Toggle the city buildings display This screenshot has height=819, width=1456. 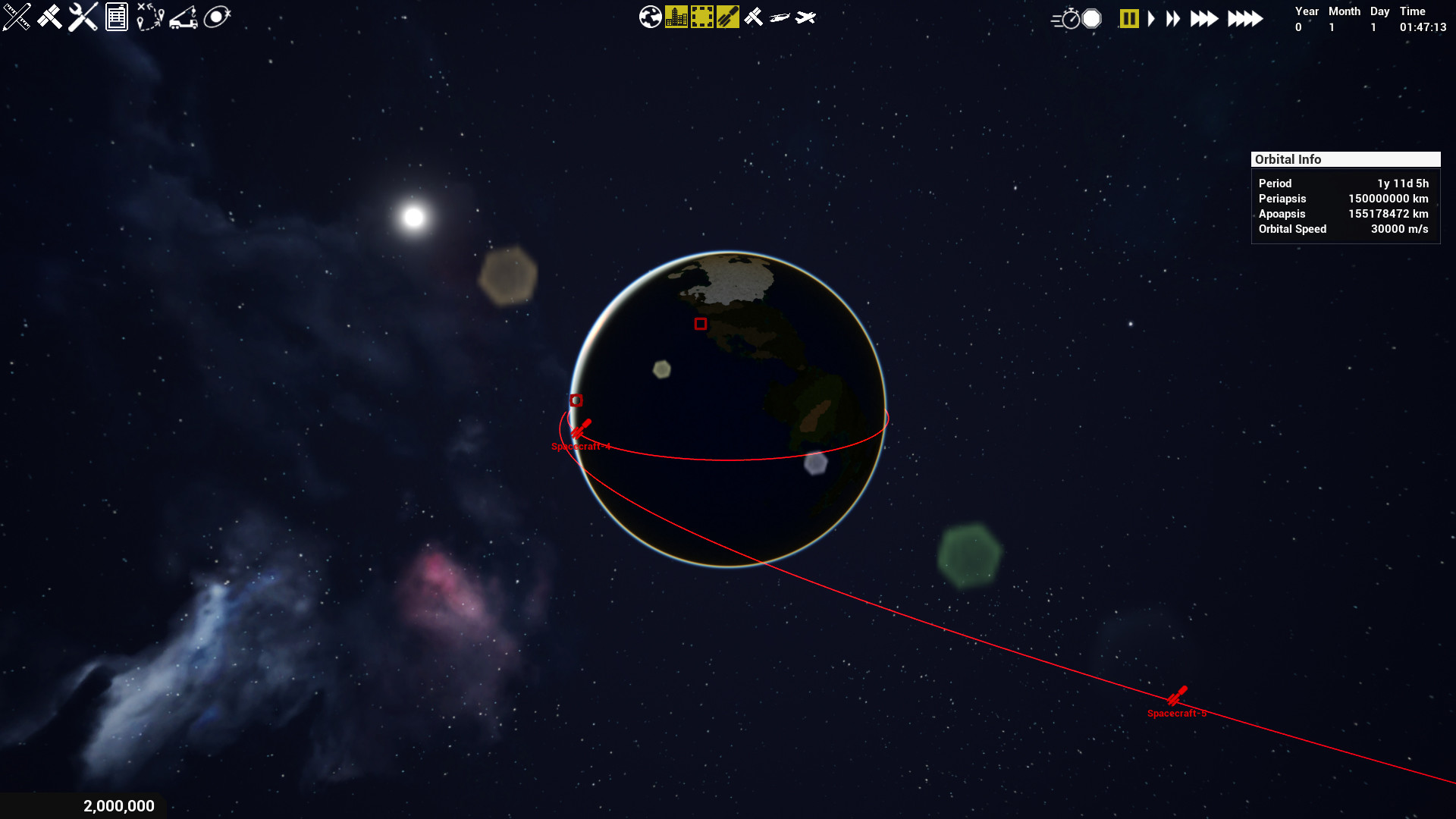[x=675, y=17]
